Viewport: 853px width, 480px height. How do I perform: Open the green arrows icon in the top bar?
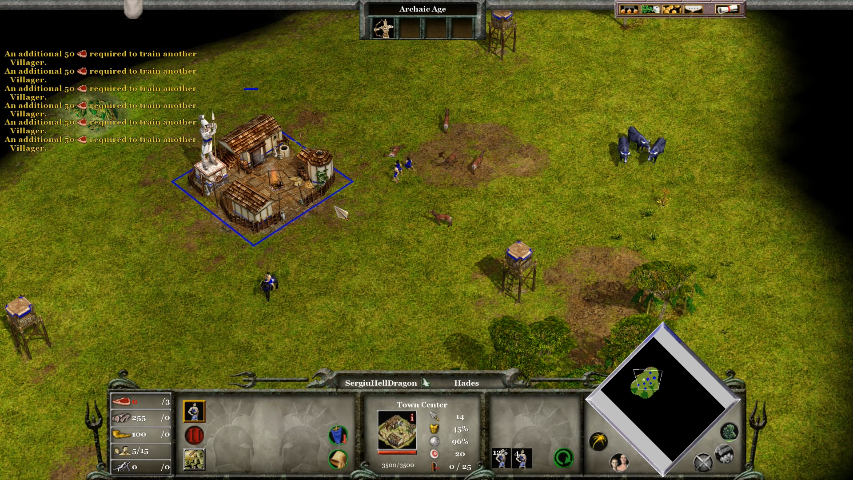click(648, 10)
